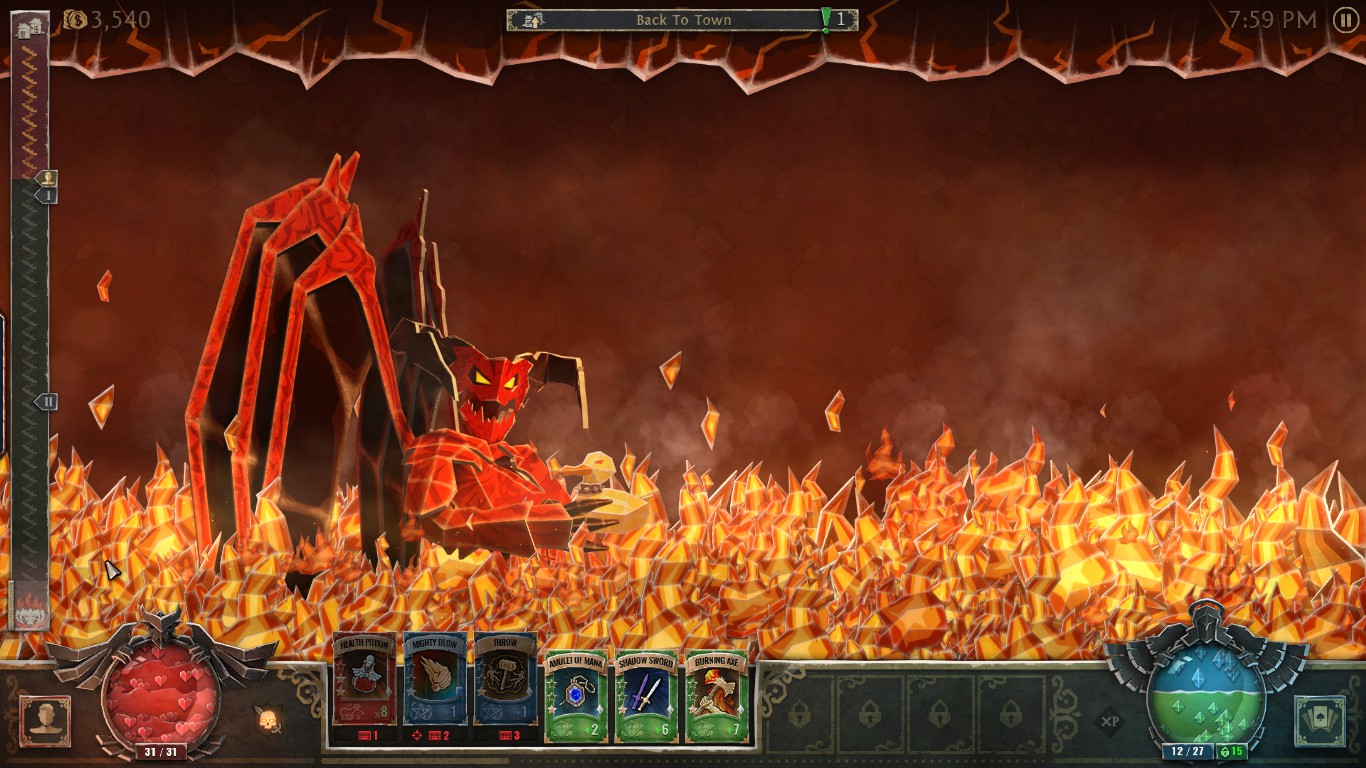The image size is (1366, 768).
Task: Select the level II marker on the depth bar
Action: click(x=47, y=402)
